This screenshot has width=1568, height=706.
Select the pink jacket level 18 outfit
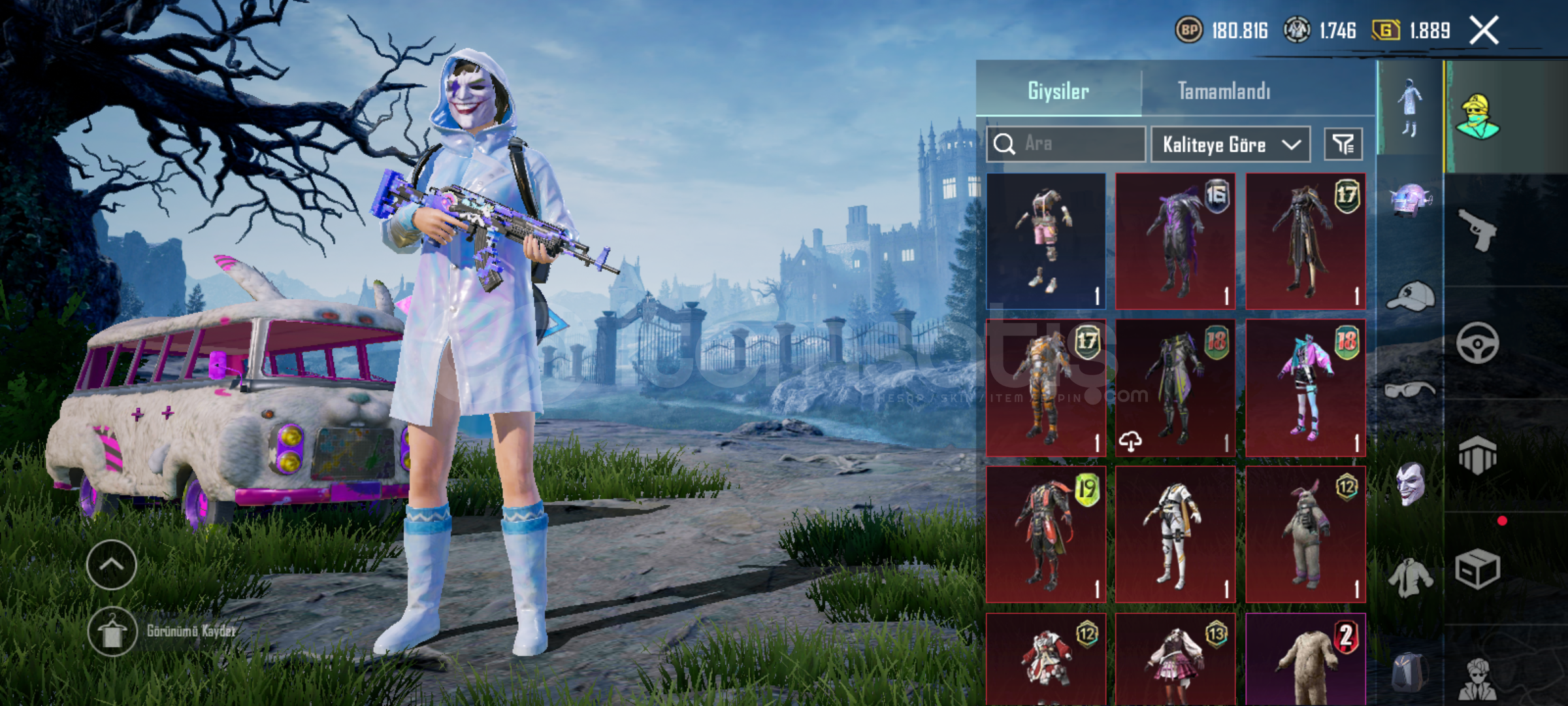pyautogui.click(x=1305, y=388)
